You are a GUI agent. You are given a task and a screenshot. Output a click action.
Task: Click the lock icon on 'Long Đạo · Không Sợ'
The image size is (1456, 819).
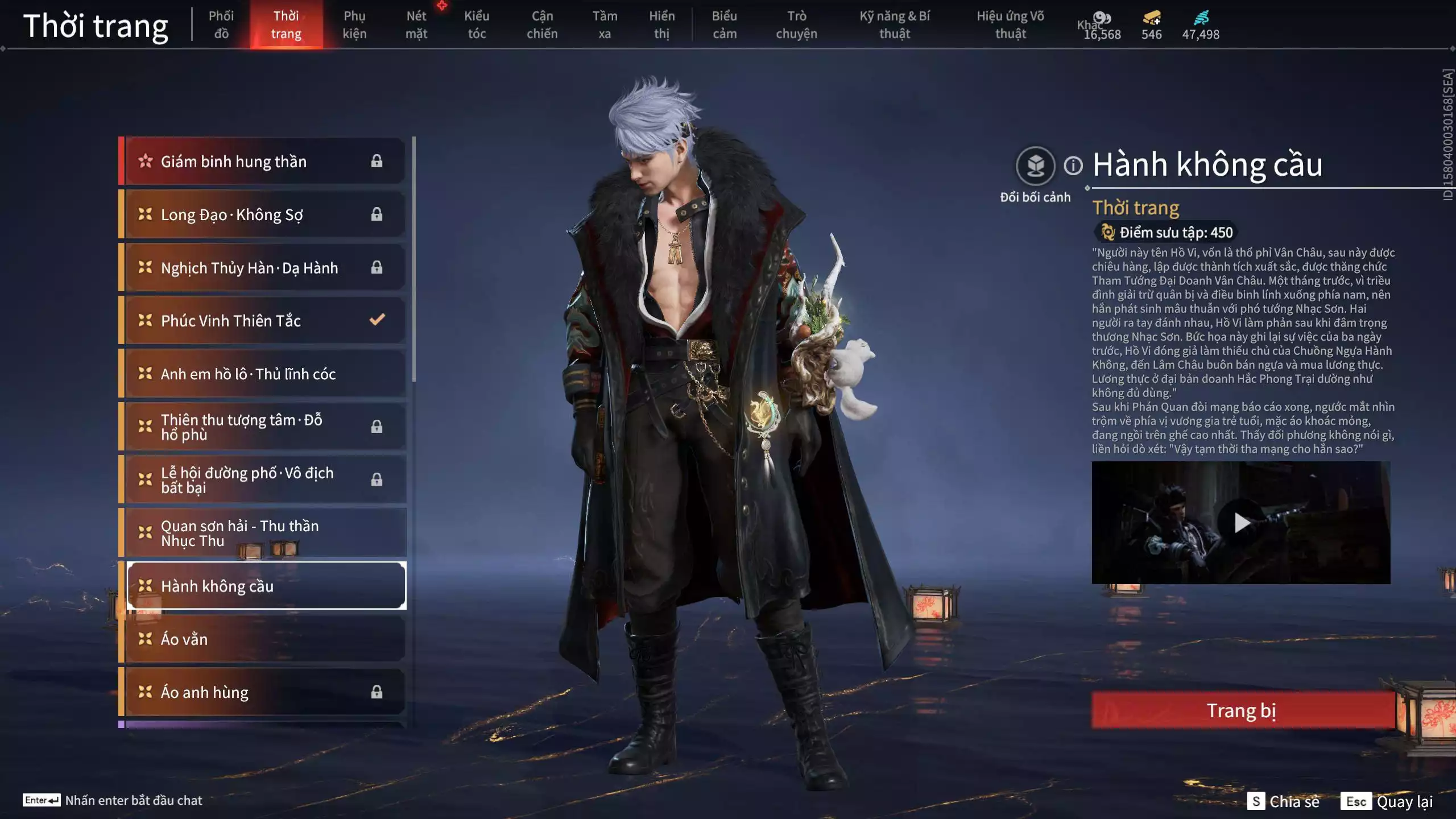pyautogui.click(x=377, y=214)
